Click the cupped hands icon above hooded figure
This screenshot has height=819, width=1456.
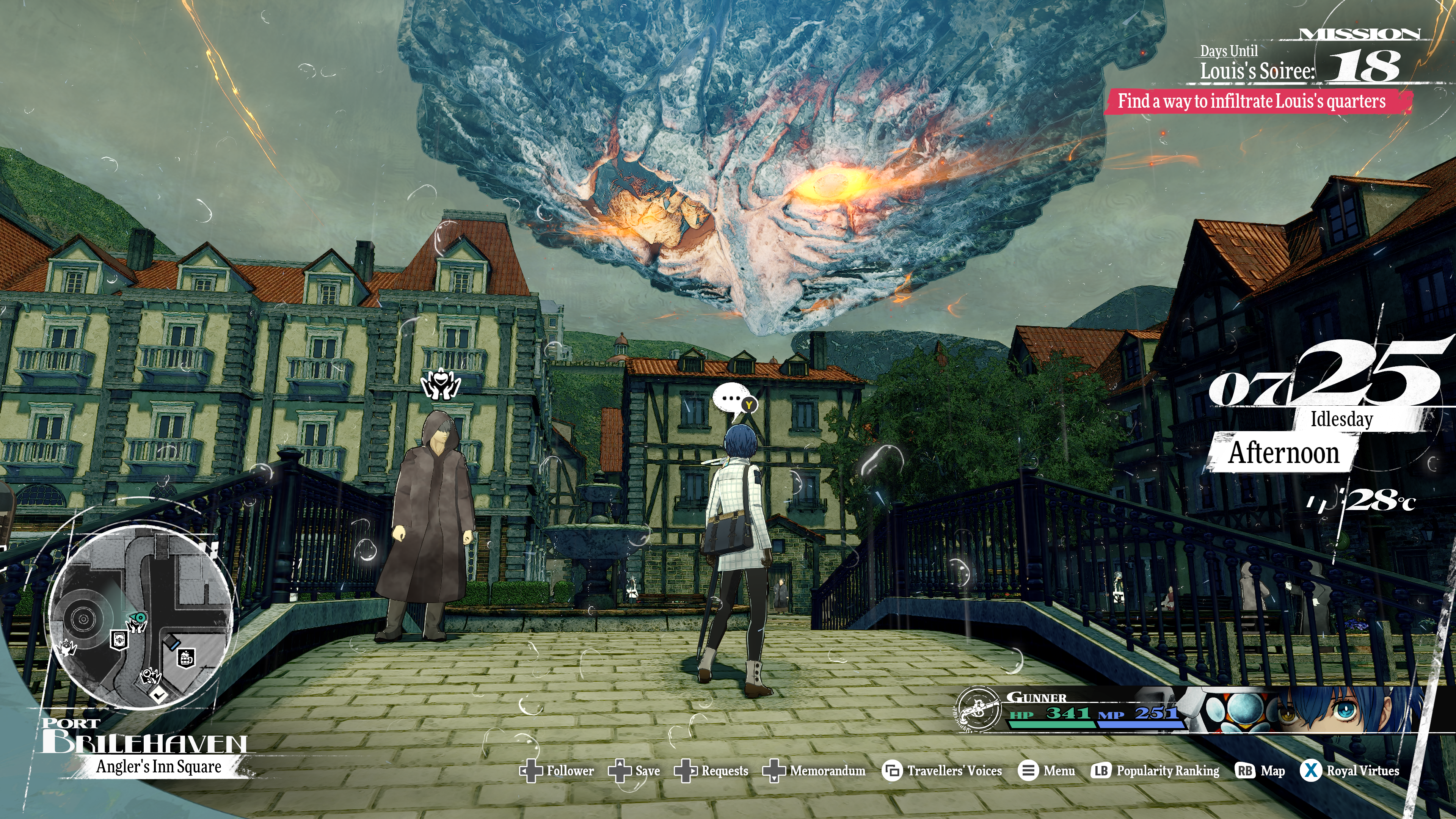441,384
